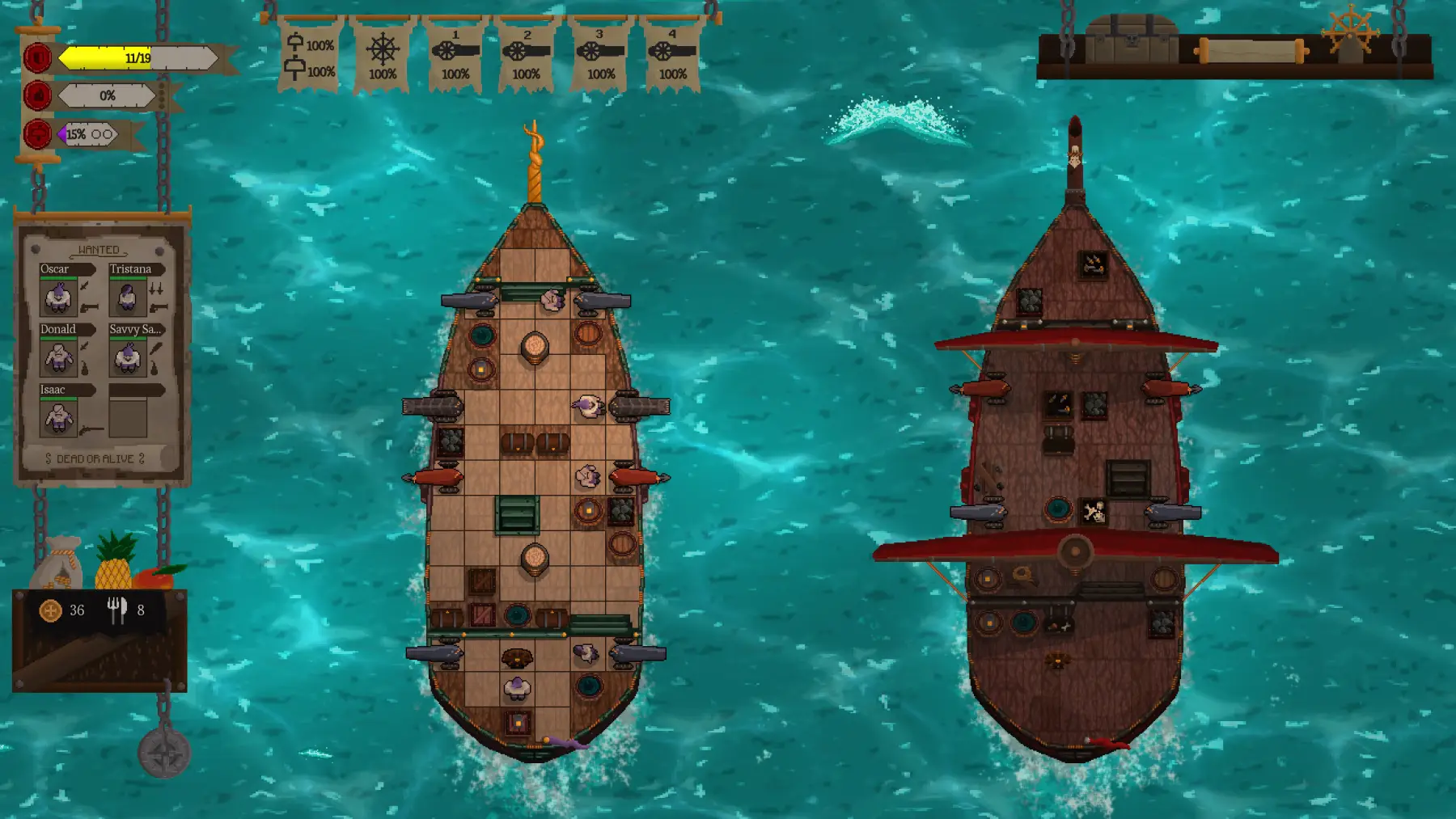Open the treasure chest inventory
The width and height of the screenshot is (1456, 819).
coord(1131,40)
